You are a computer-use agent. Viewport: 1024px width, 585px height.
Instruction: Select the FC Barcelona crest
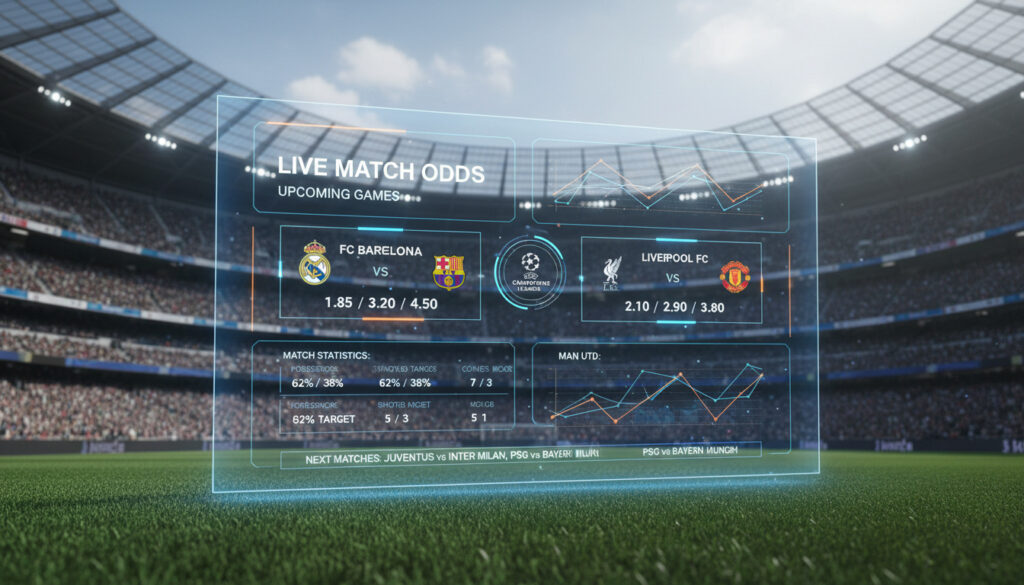tap(448, 271)
